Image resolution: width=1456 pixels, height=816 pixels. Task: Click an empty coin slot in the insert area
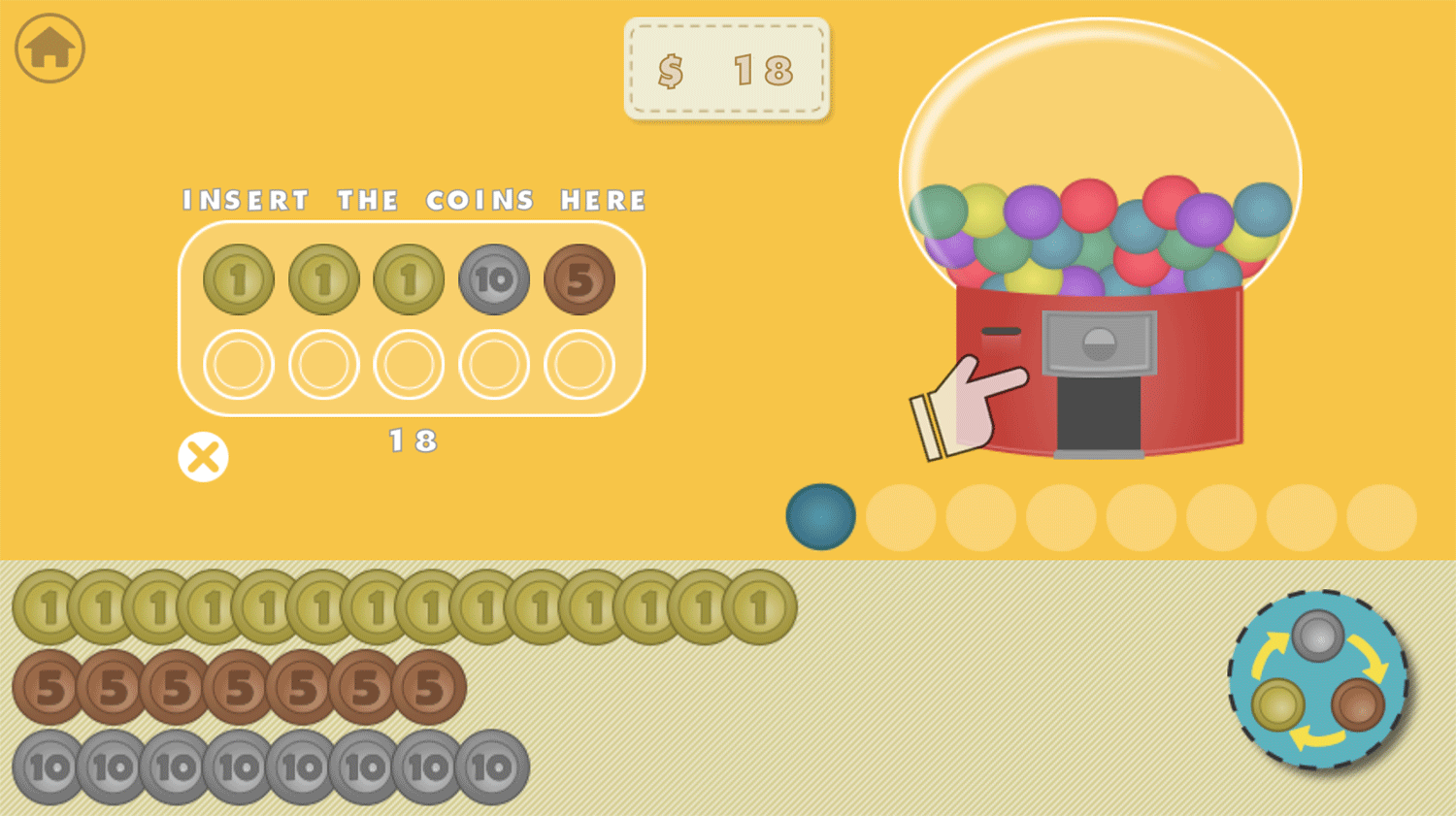click(239, 366)
